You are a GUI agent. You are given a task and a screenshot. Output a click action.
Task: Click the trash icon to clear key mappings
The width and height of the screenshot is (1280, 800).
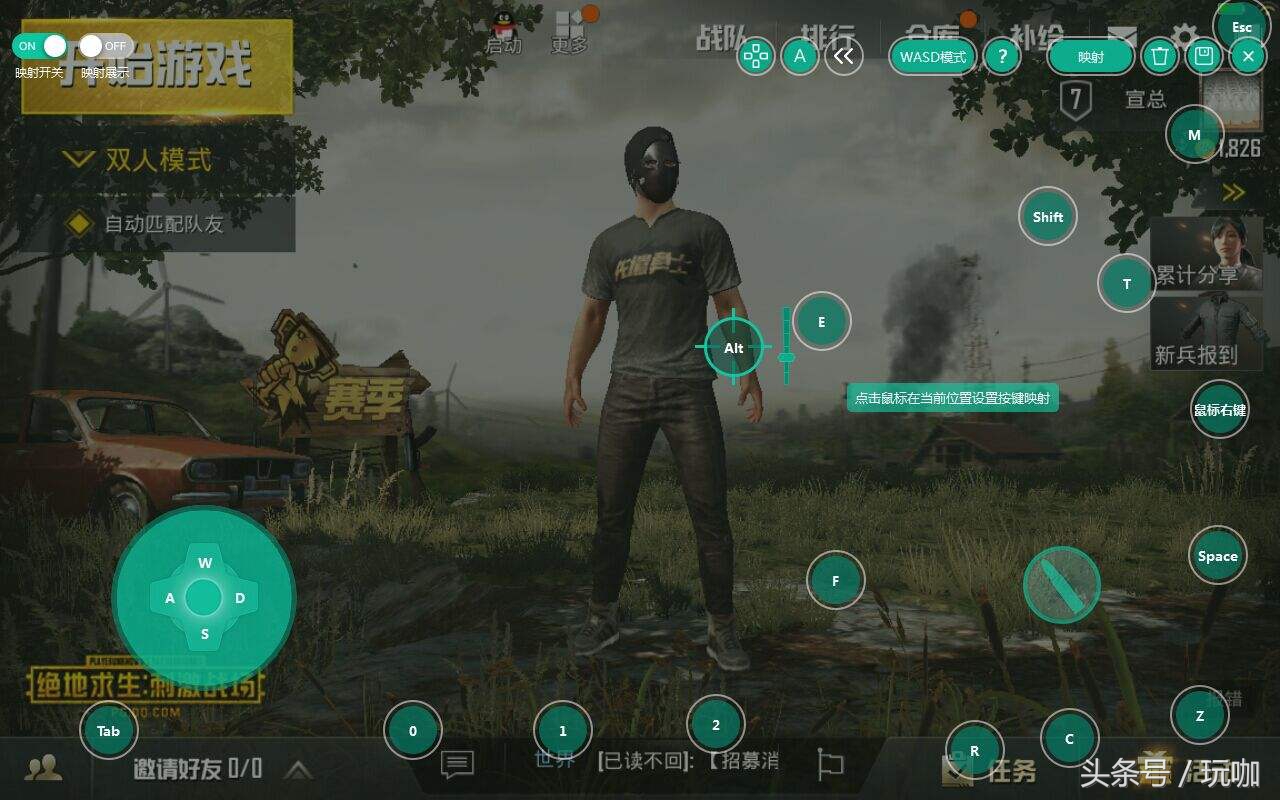tap(1160, 57)
